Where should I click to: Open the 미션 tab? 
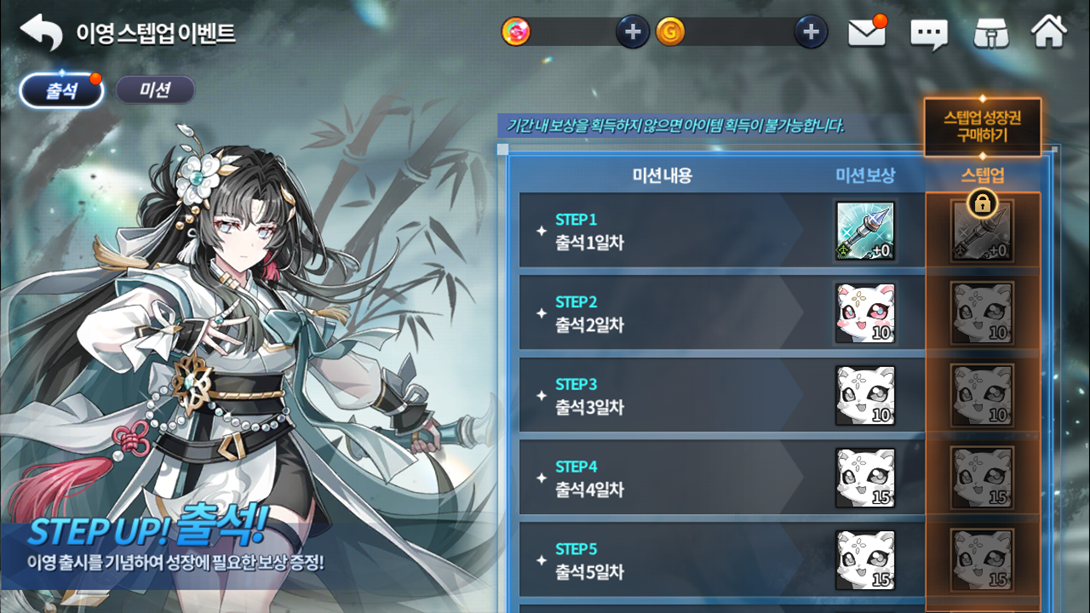tap(155, 90)
